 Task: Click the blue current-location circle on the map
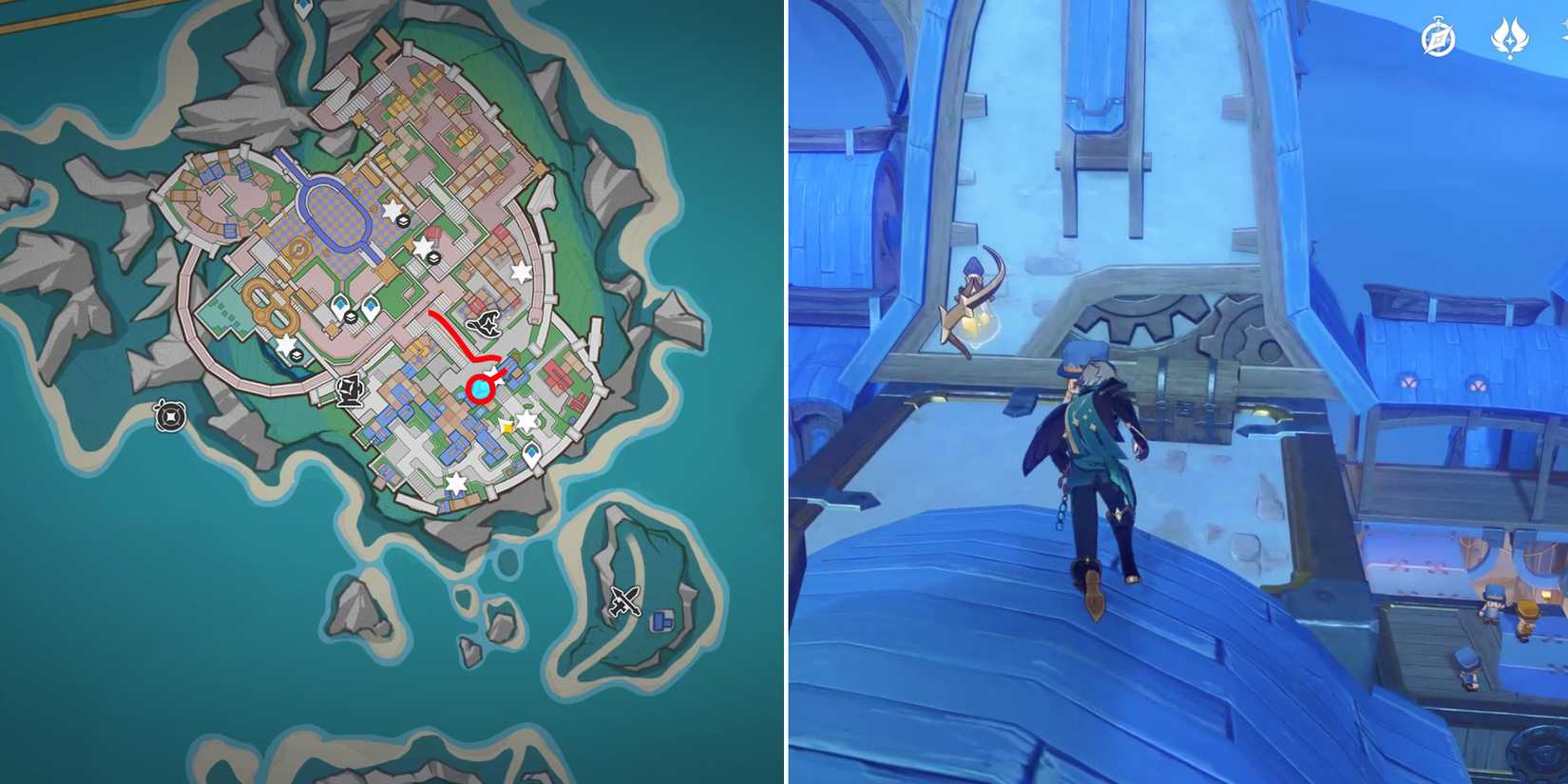(479, 386)
